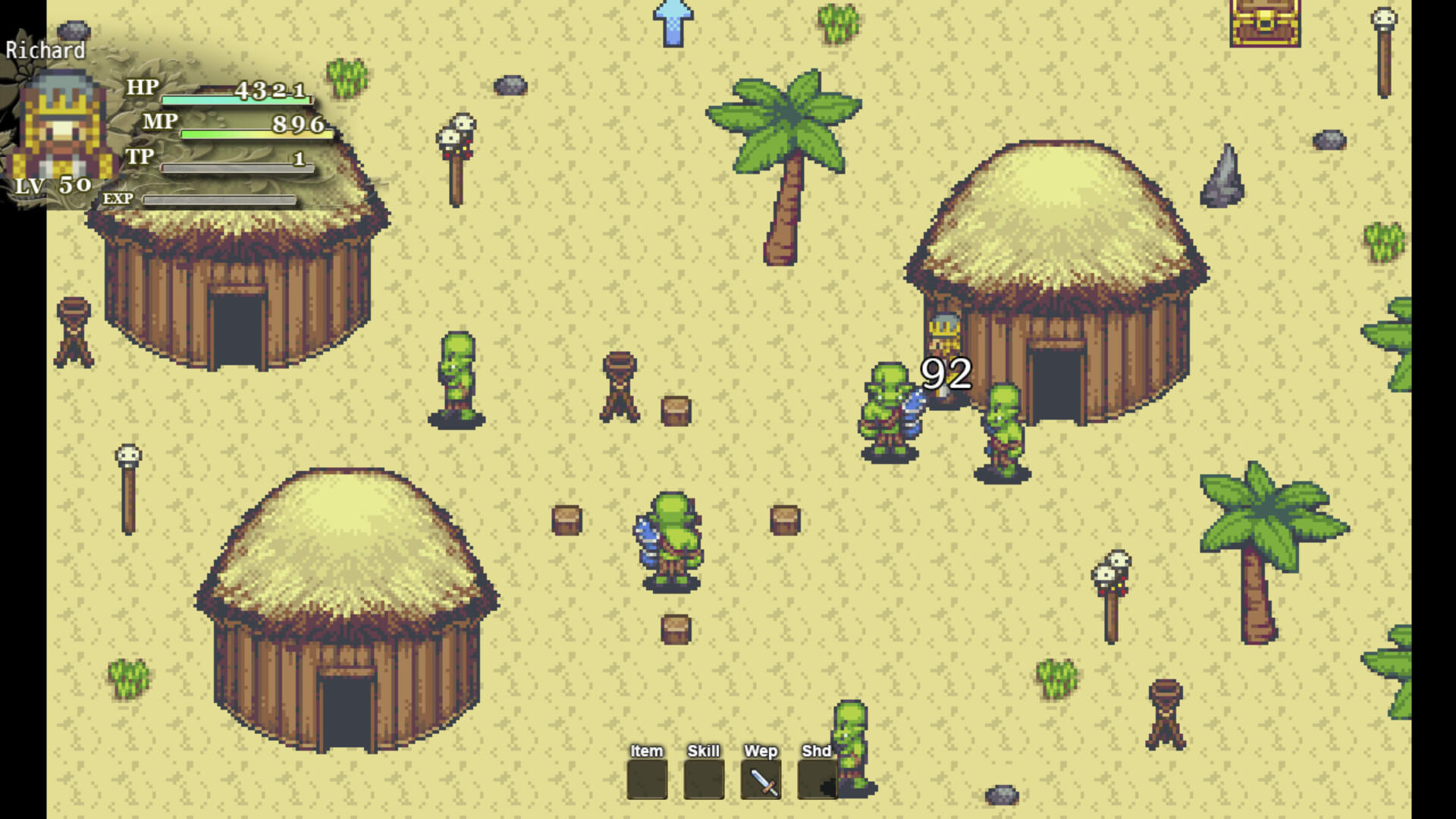This screenshot has height=819, width=1456.
Task: Click the Richard name label
Action: (x=45, y=52)
